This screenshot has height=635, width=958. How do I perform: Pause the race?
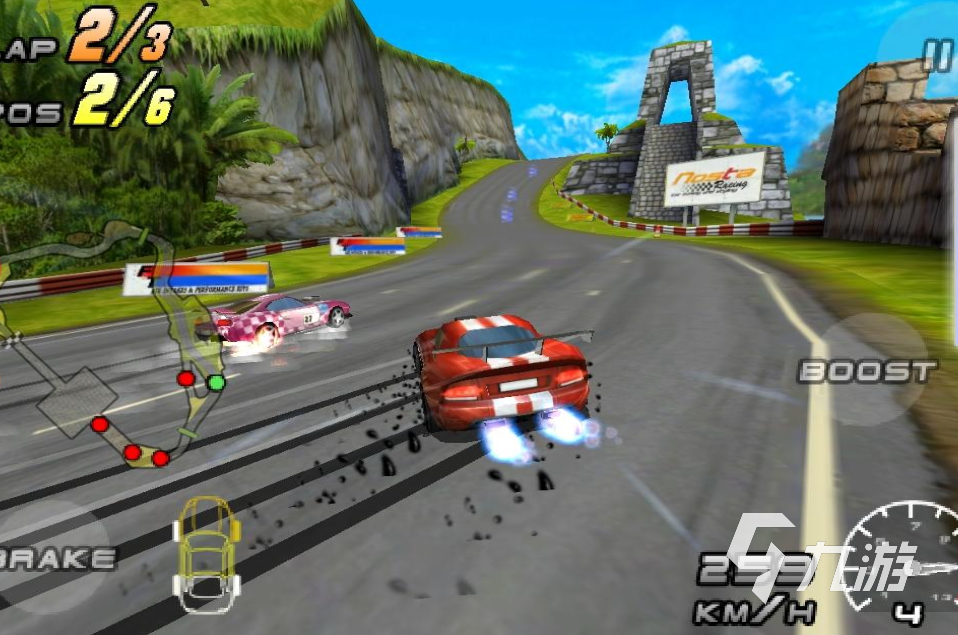coord(936,55)
